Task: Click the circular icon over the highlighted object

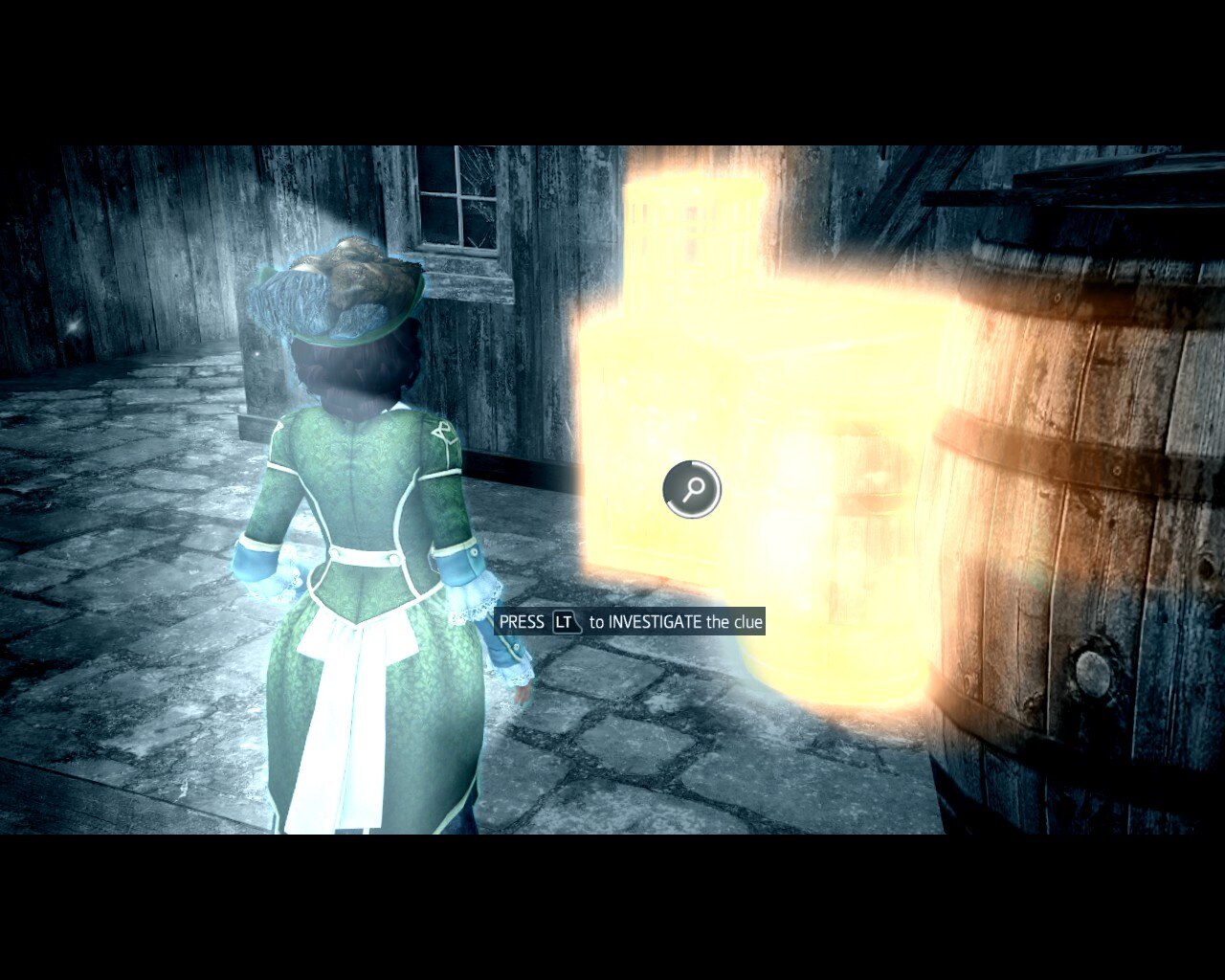Action: tap(693, 490)
